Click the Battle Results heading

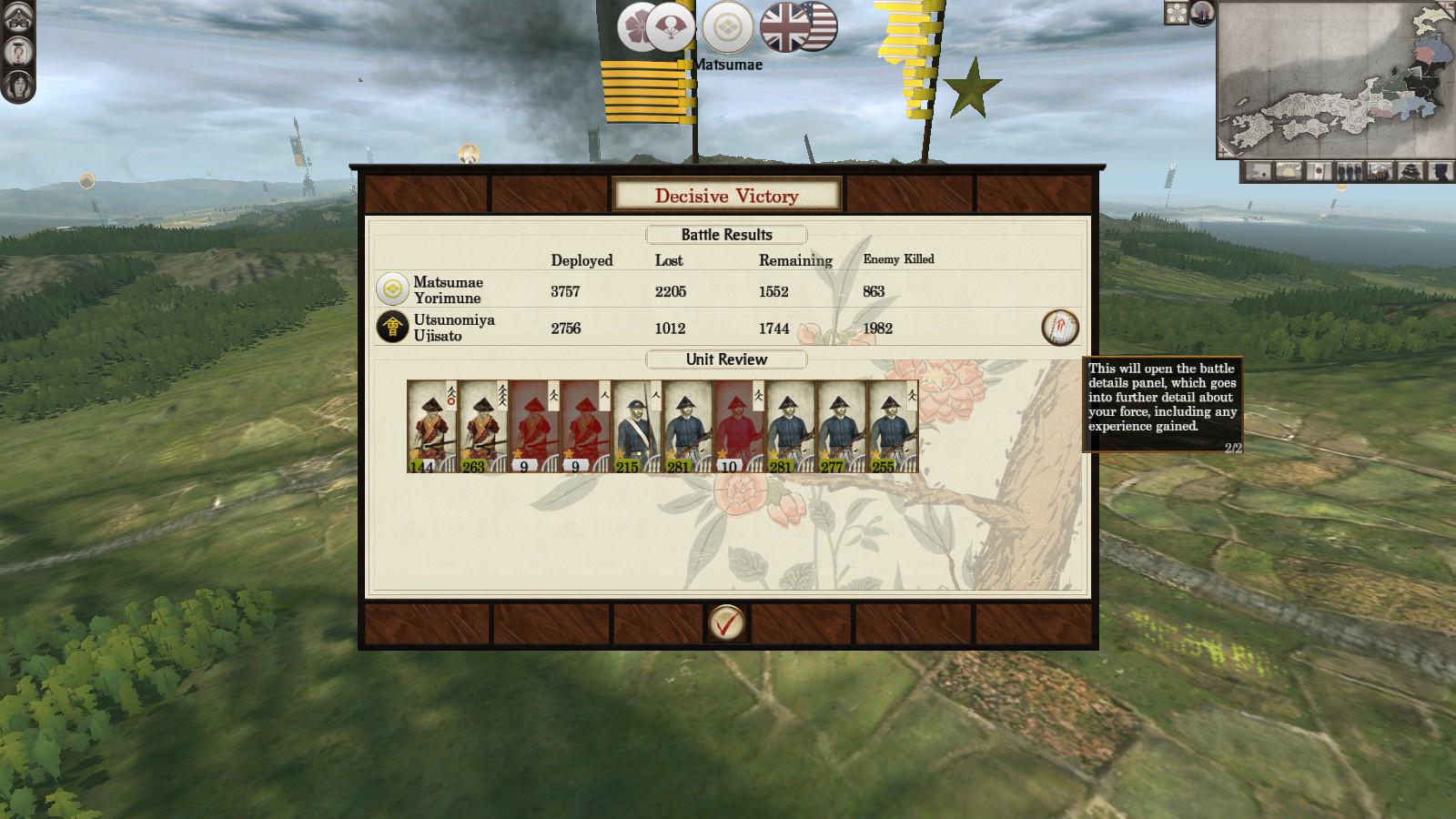[726, 235]
